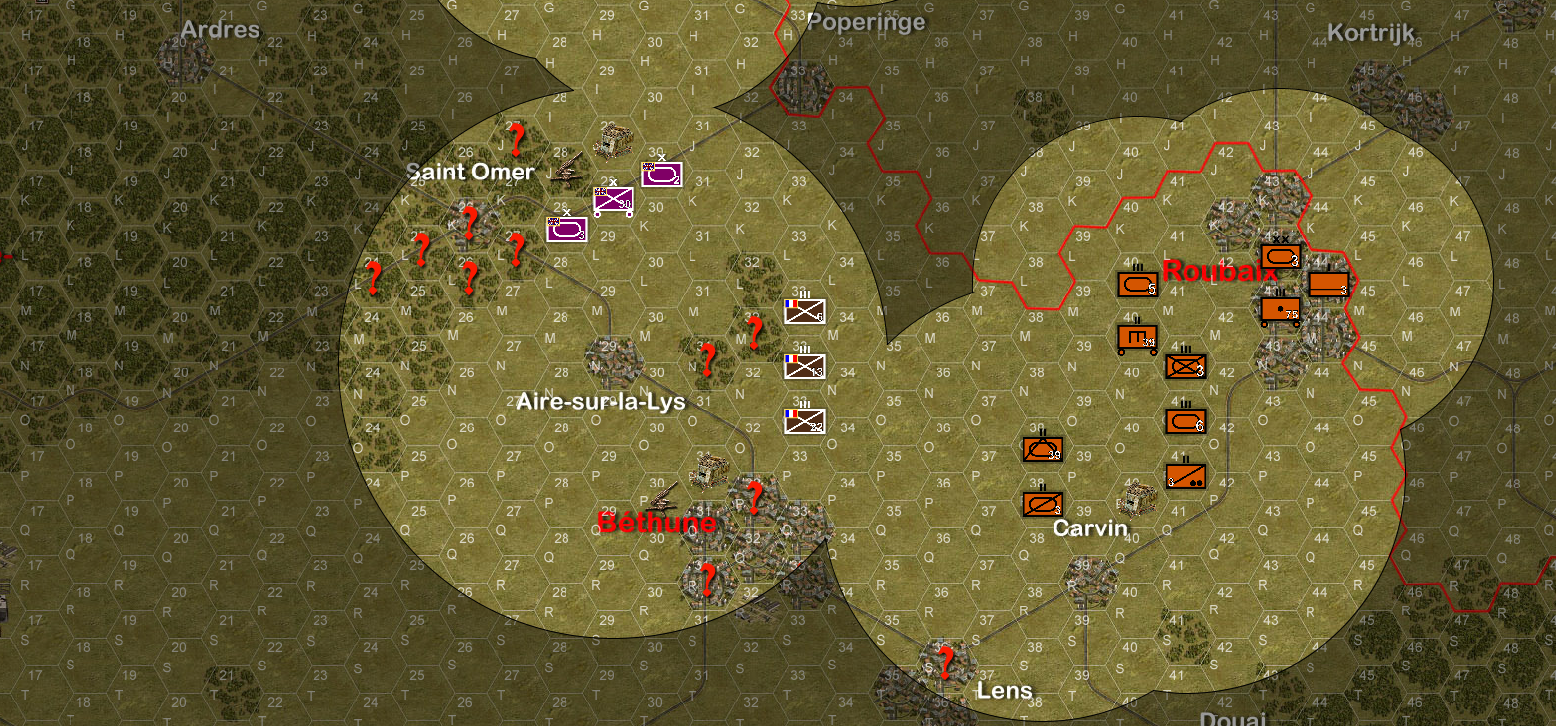Select the British infantry counter numbered 30

(x=613, y=200)
